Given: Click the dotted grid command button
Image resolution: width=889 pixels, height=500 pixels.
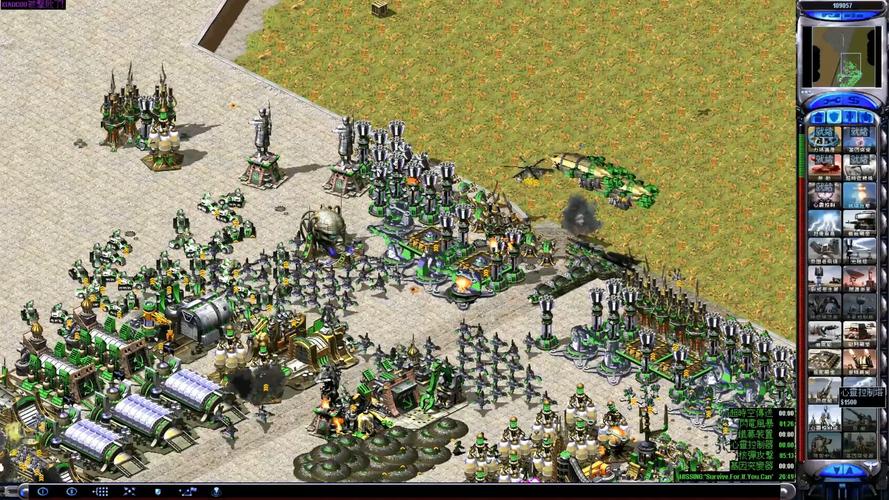Looking at the screenshot, I should [101, 492].
